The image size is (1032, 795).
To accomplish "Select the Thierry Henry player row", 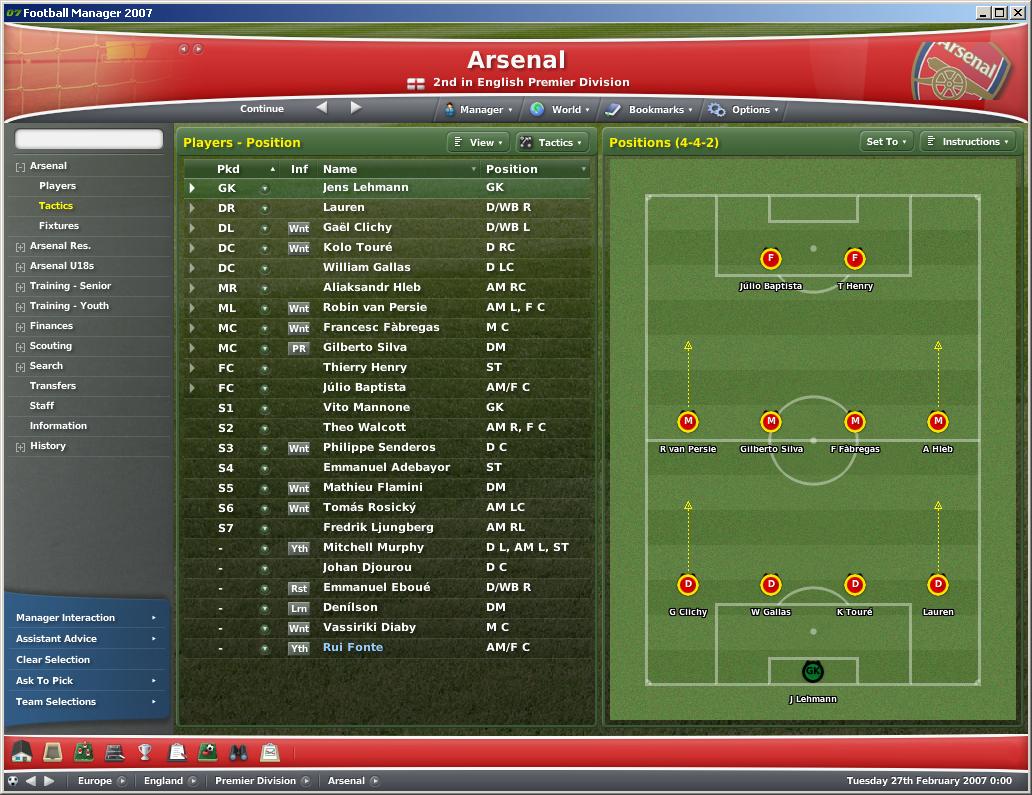I will click(364, 367).
